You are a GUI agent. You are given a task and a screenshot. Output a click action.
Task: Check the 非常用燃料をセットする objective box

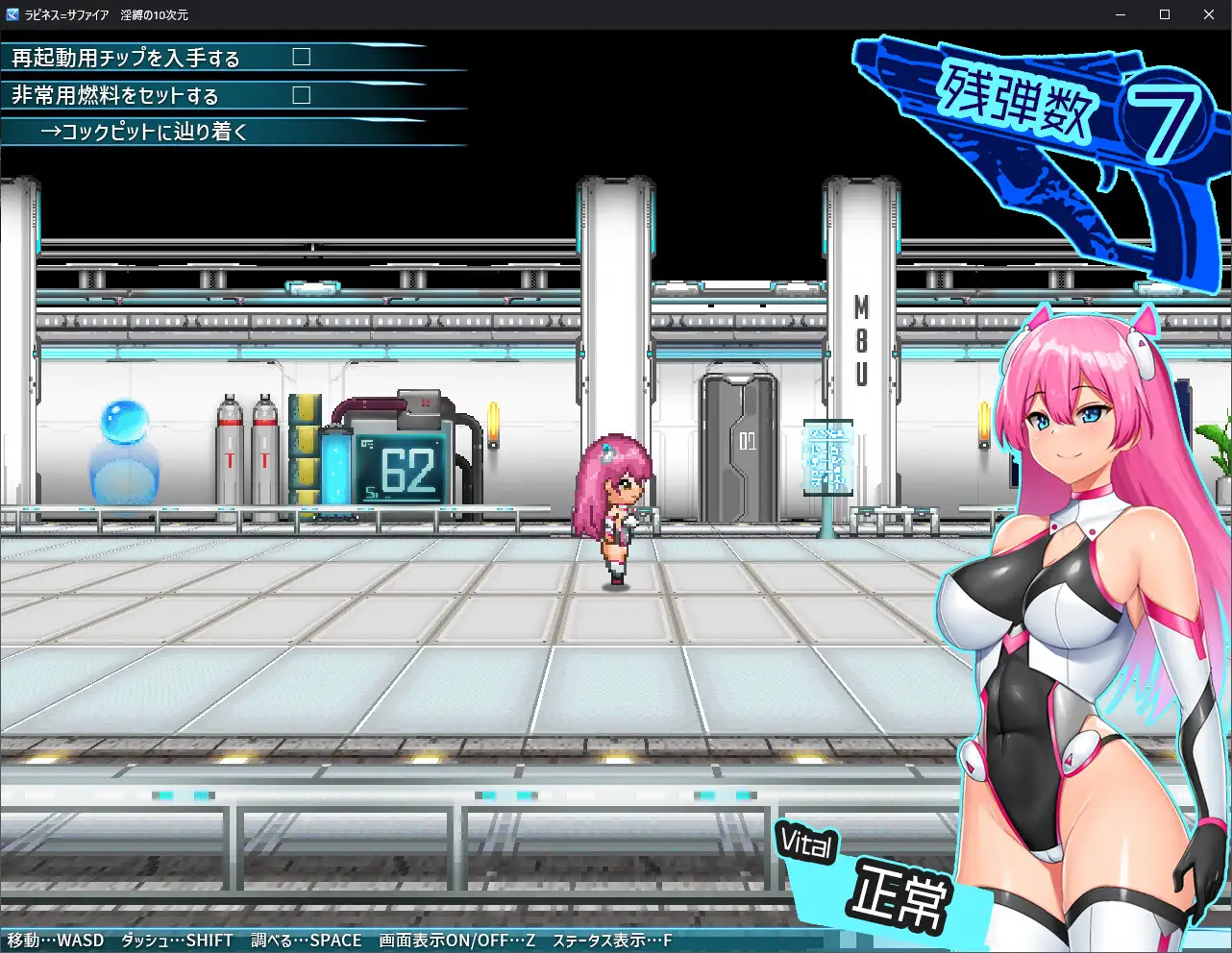pyautogui.click(x=301, y=95)
